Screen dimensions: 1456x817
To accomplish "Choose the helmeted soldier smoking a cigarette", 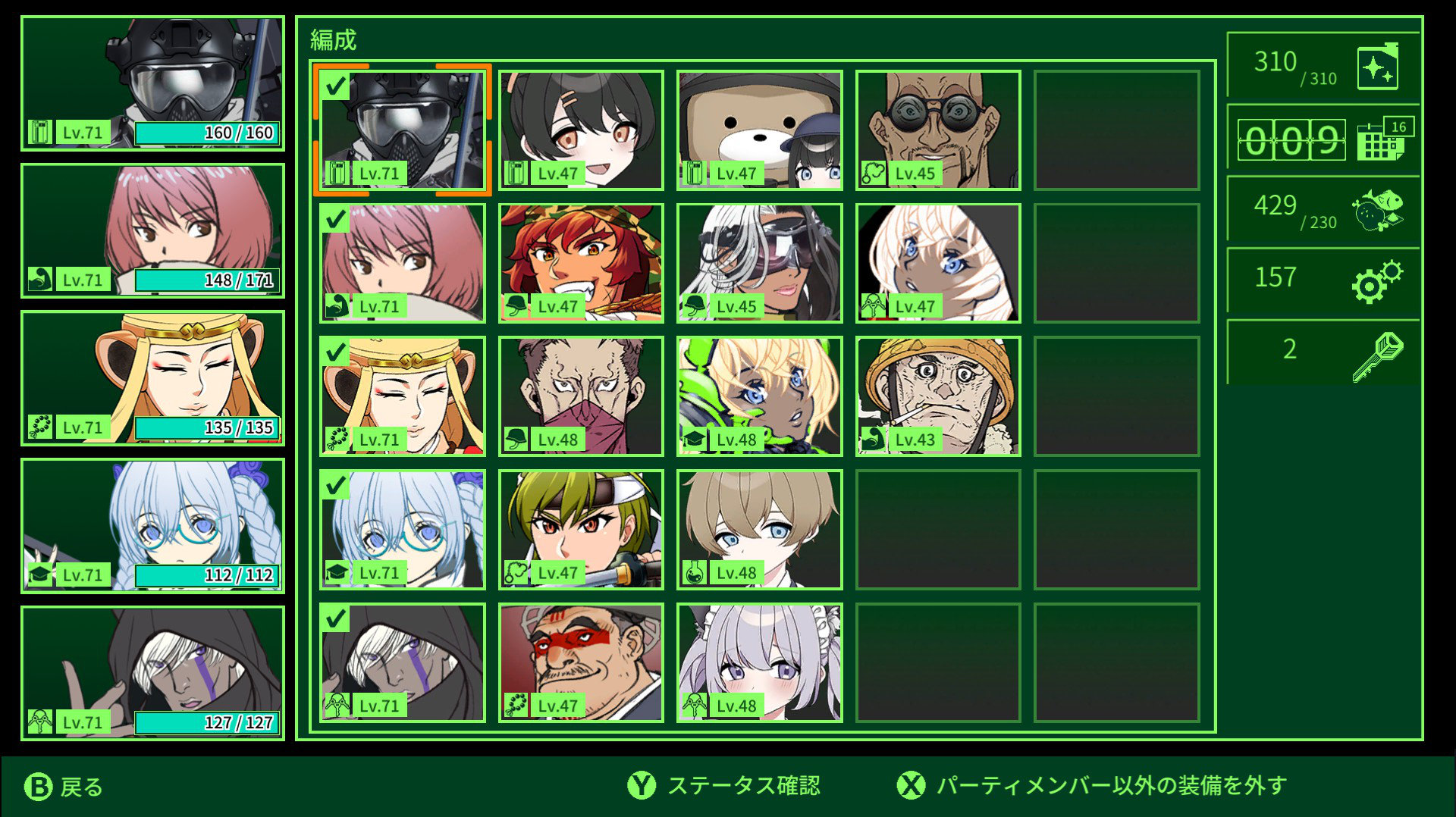I will click(938, 396).
